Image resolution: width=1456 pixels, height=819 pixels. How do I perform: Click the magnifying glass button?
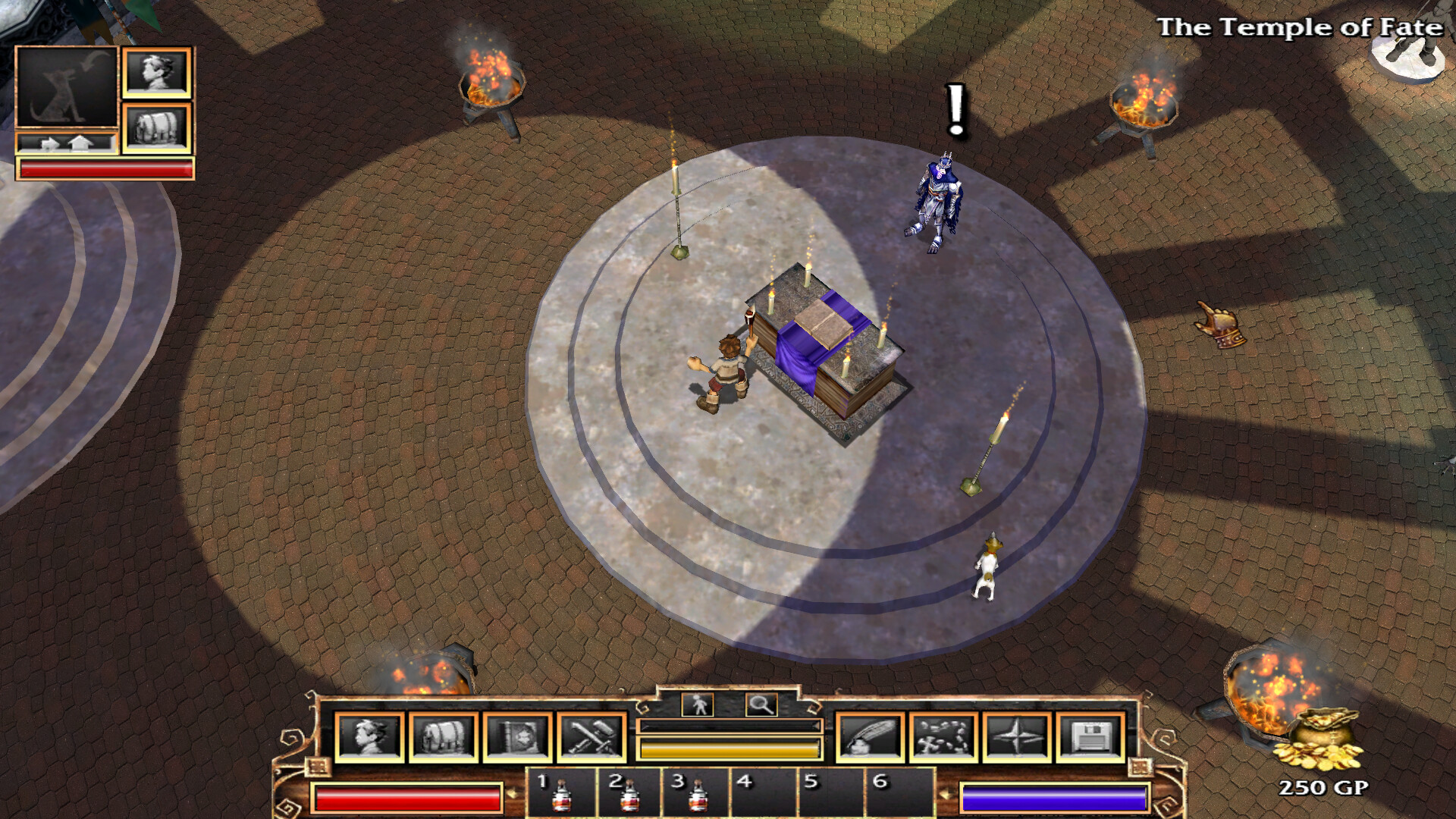pyautogui.click(x=761, y=704)
